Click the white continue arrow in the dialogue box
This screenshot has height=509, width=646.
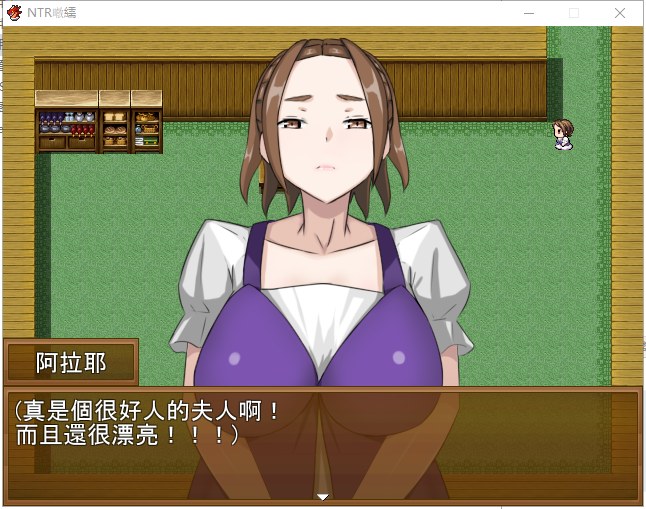[322, 496]
